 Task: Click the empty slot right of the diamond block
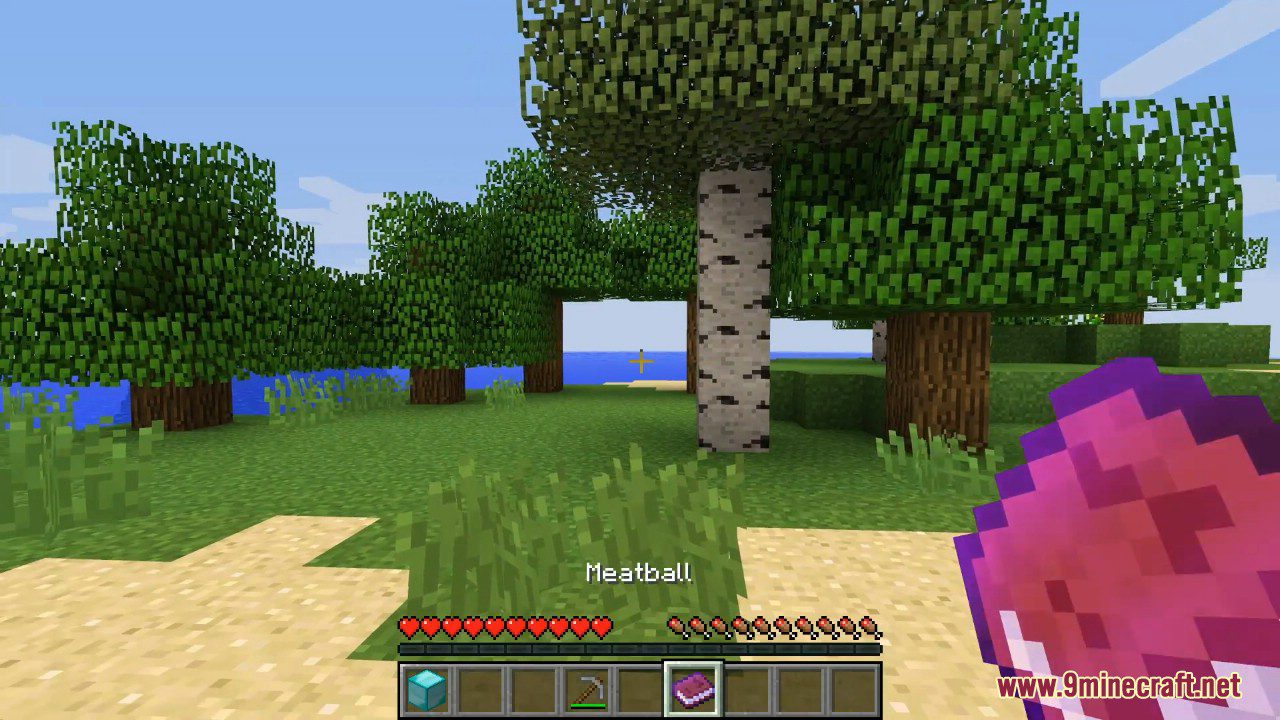click(480, 688)
